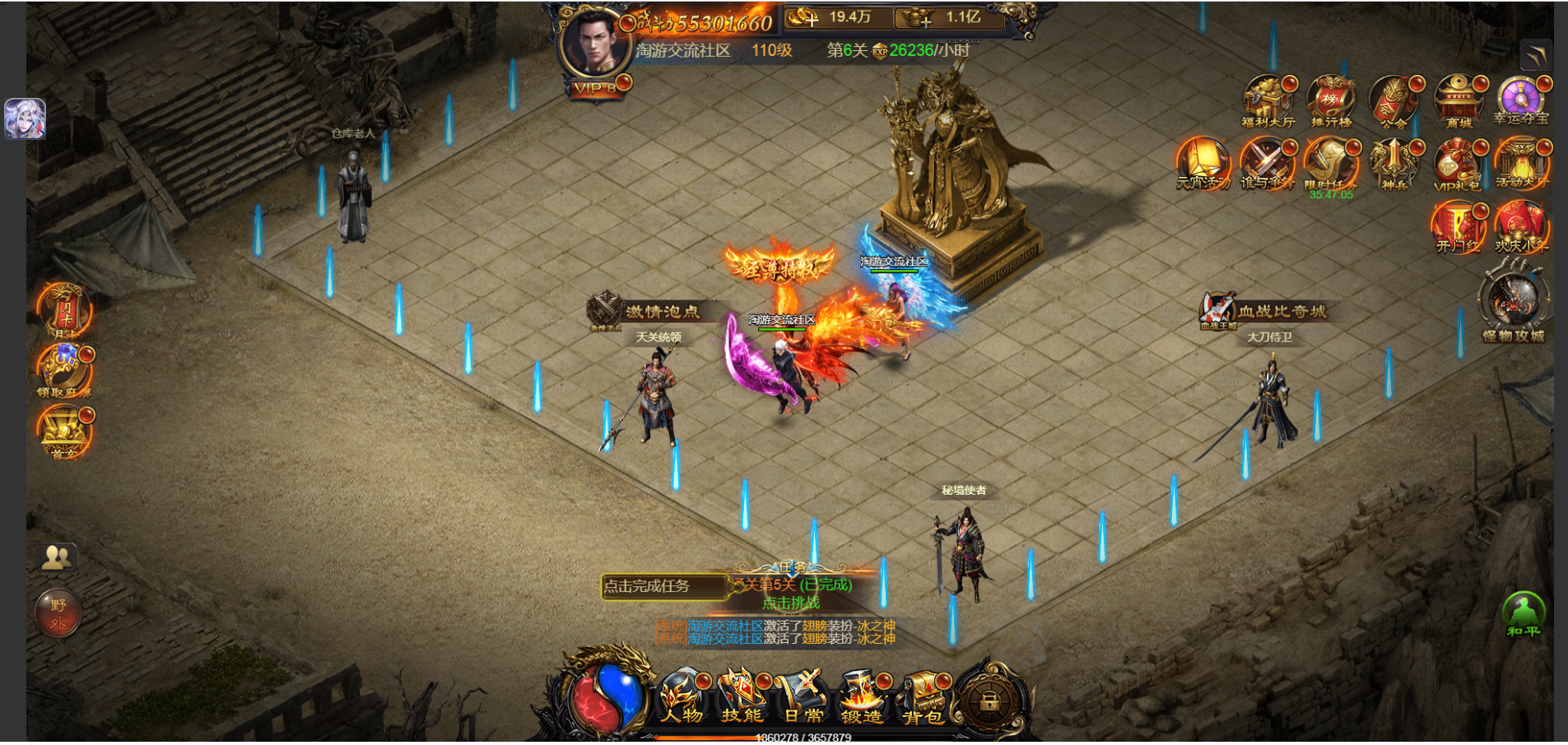Image resolution: width=1568 pixels, height=745 pixels.
Task: Enter the 怪物攻城 monster siege event
Action: tap(1514, 303)
